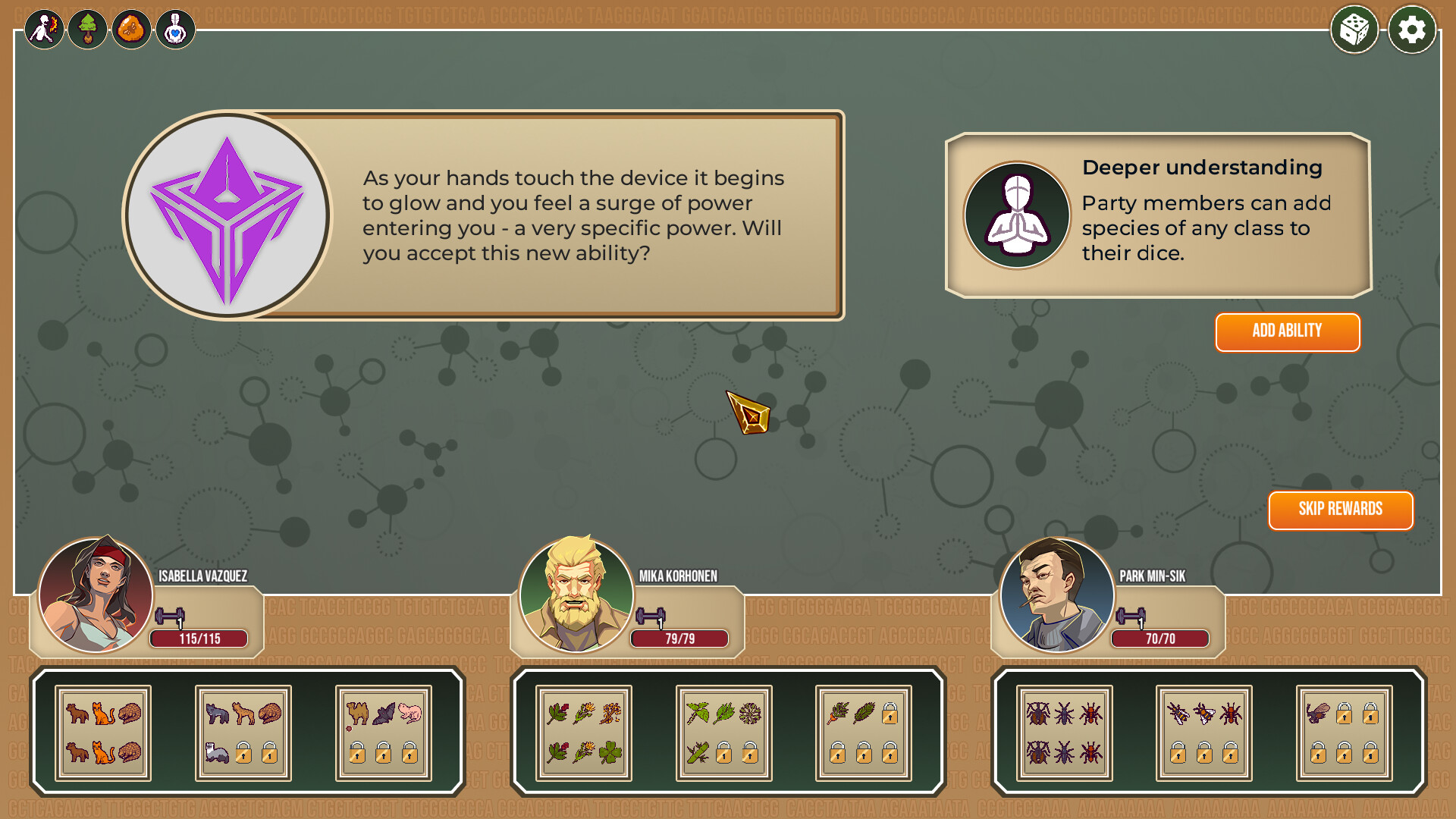Screen dimensions: 1456x819
Task: Open the settings gear menu
Action: tap(1411, 30)
